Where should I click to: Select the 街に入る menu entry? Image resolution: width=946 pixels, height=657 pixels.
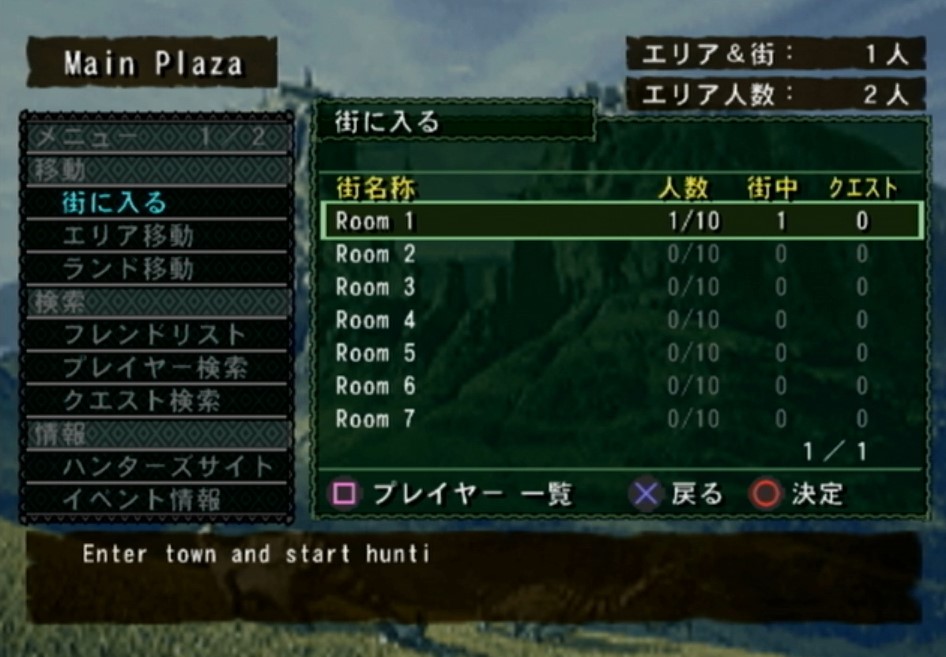coord(115,203)
